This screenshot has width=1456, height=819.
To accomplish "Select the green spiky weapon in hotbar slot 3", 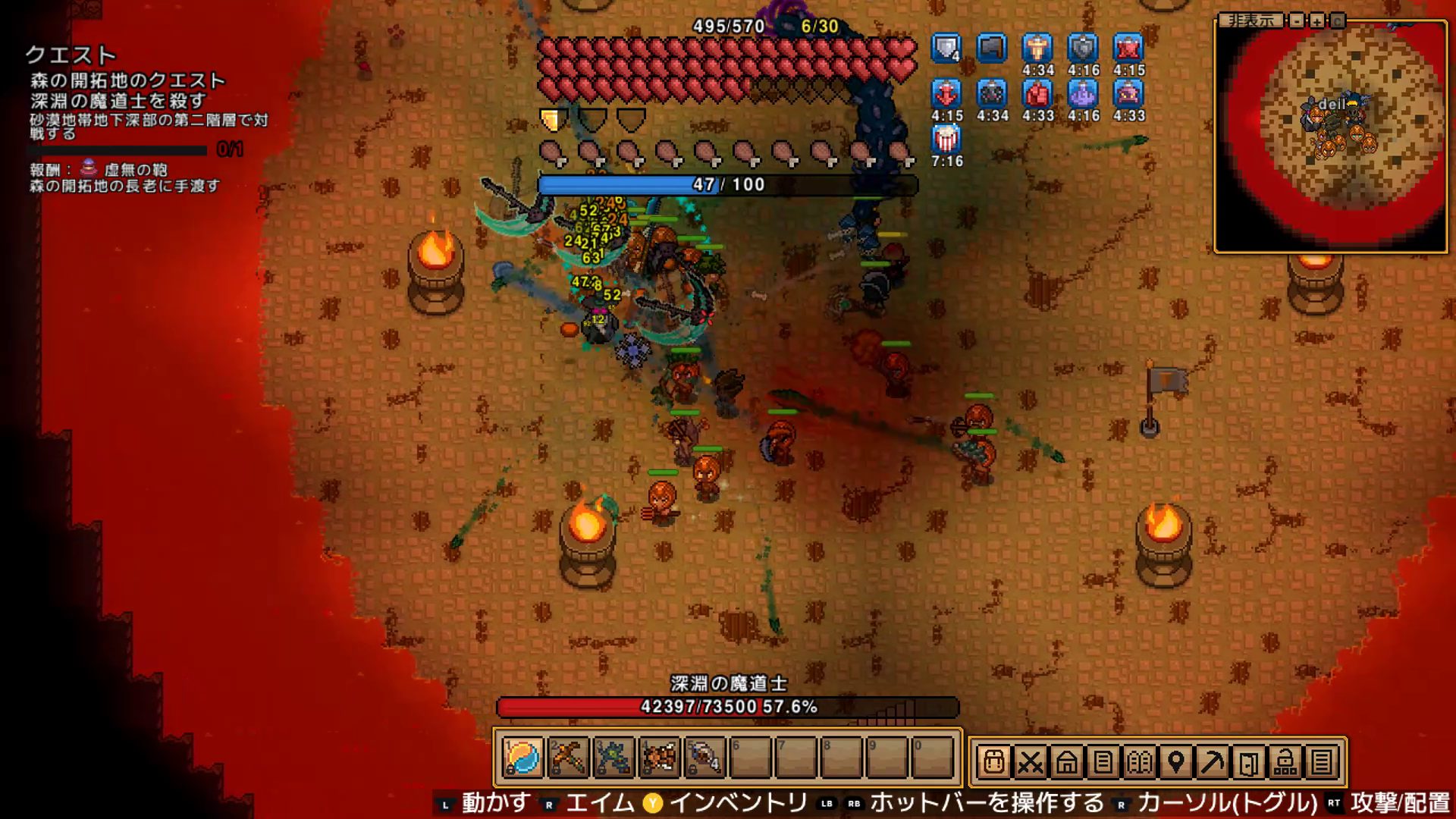I will point(613,758).
